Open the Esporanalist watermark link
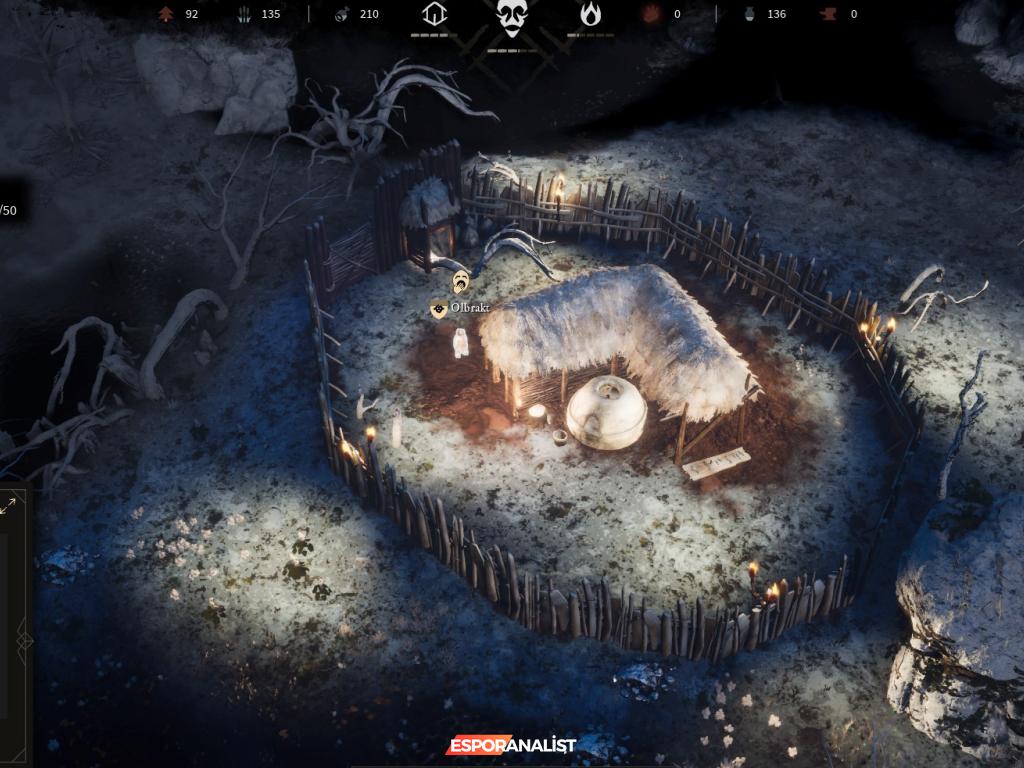Viewport: 1024px width, 768px height. pos(511,745)
